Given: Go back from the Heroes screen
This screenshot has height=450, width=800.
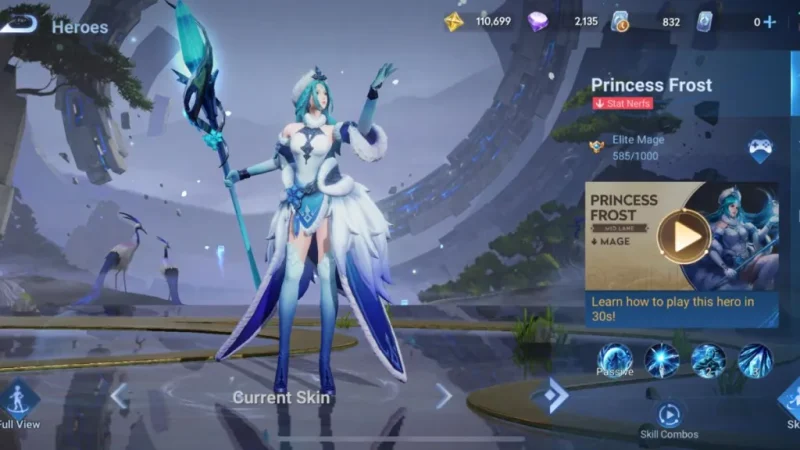Looking at the screenshot, I should point(20,24).
